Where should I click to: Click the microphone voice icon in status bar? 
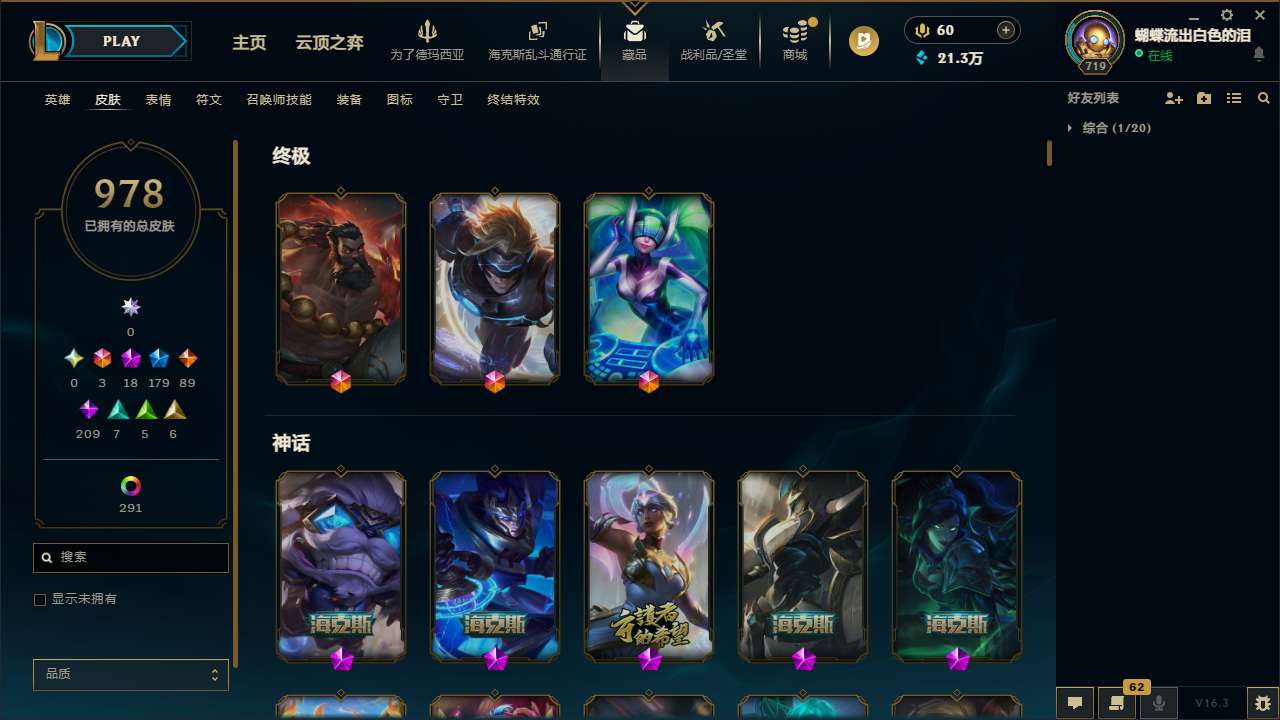point(1158,703)
